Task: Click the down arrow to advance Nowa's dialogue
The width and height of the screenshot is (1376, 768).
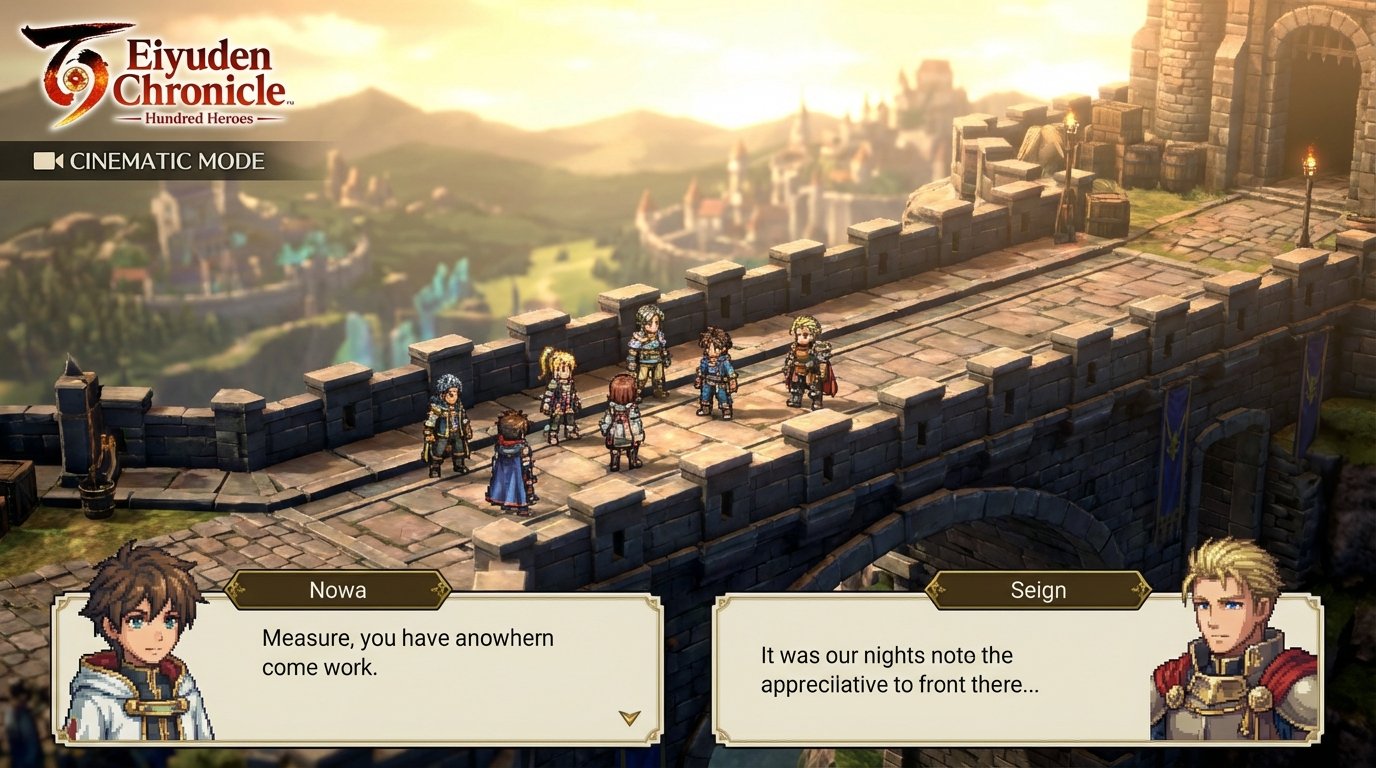Action: tap(629, 716)
